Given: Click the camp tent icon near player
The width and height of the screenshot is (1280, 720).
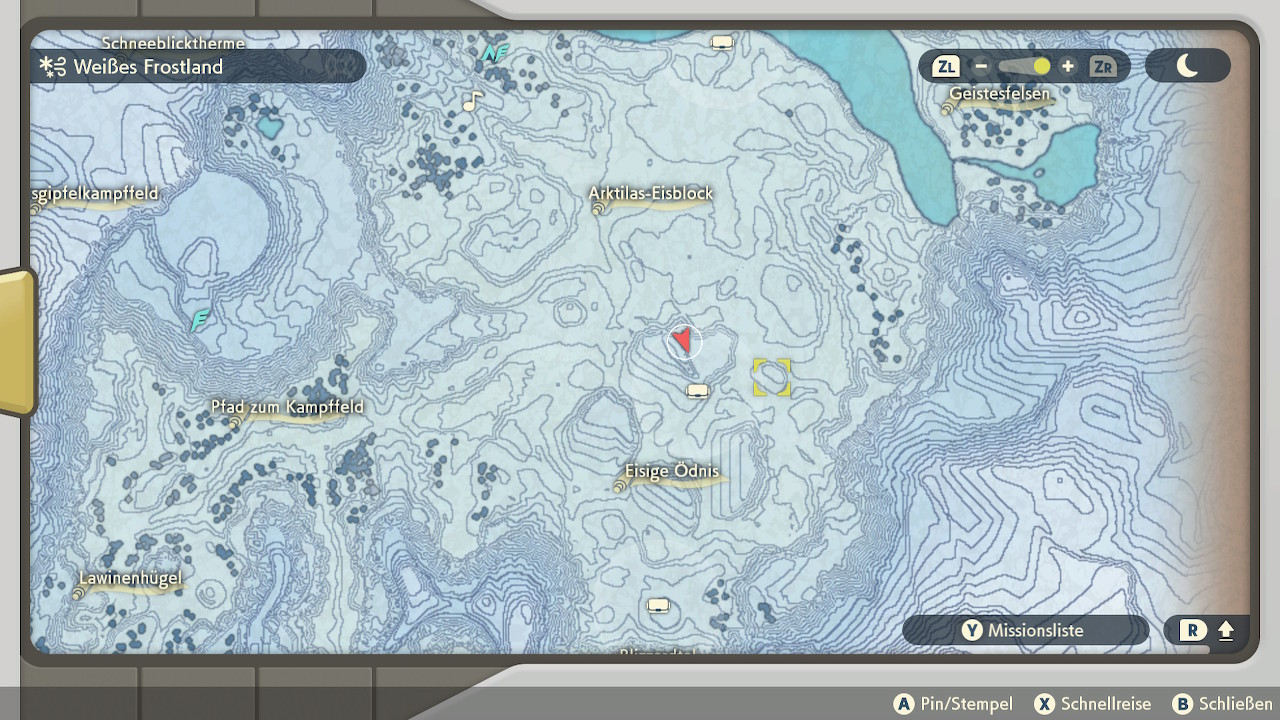Looking at the screenshot, I should [697, 391].
